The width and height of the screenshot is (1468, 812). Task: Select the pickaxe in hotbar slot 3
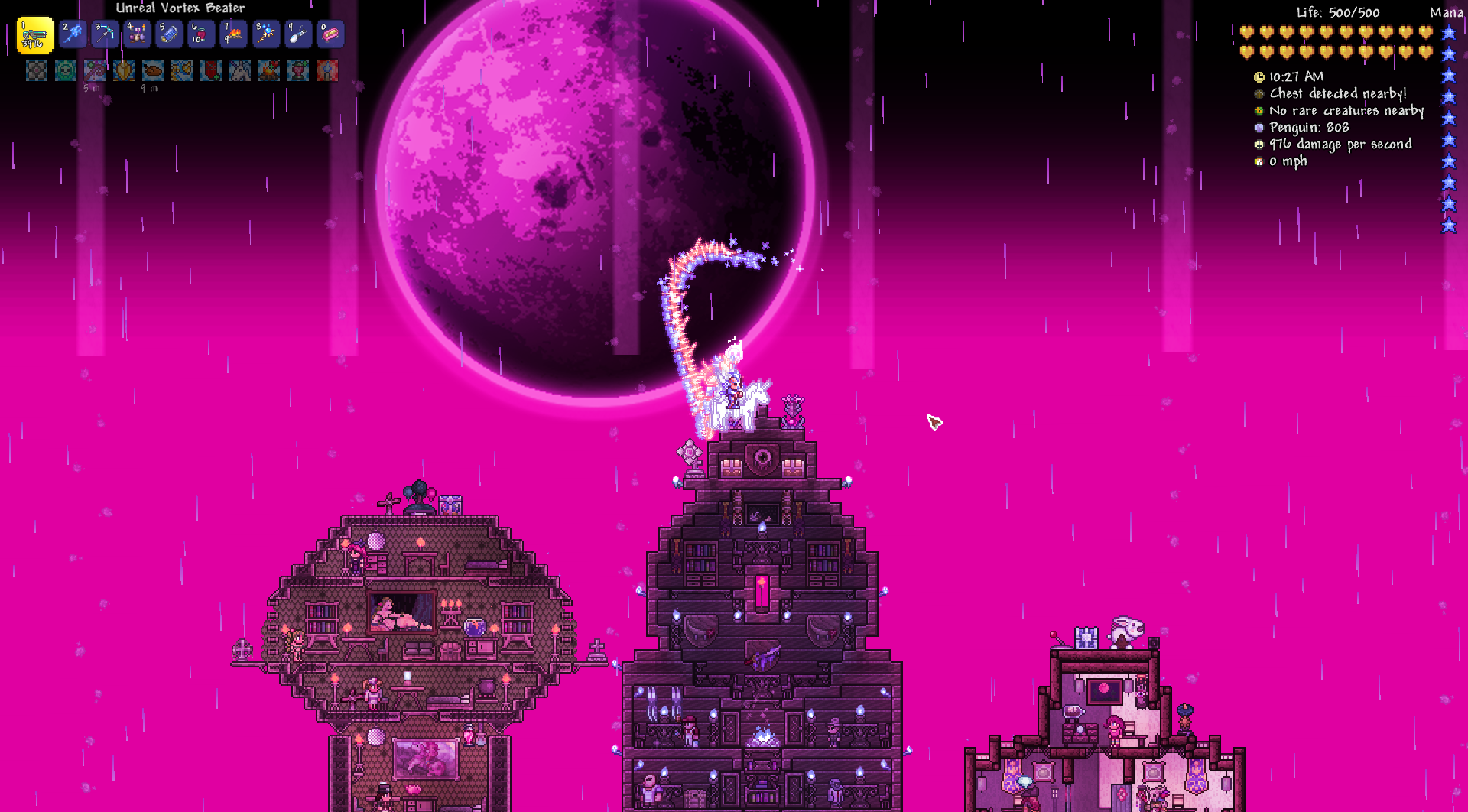coord(105,34)
